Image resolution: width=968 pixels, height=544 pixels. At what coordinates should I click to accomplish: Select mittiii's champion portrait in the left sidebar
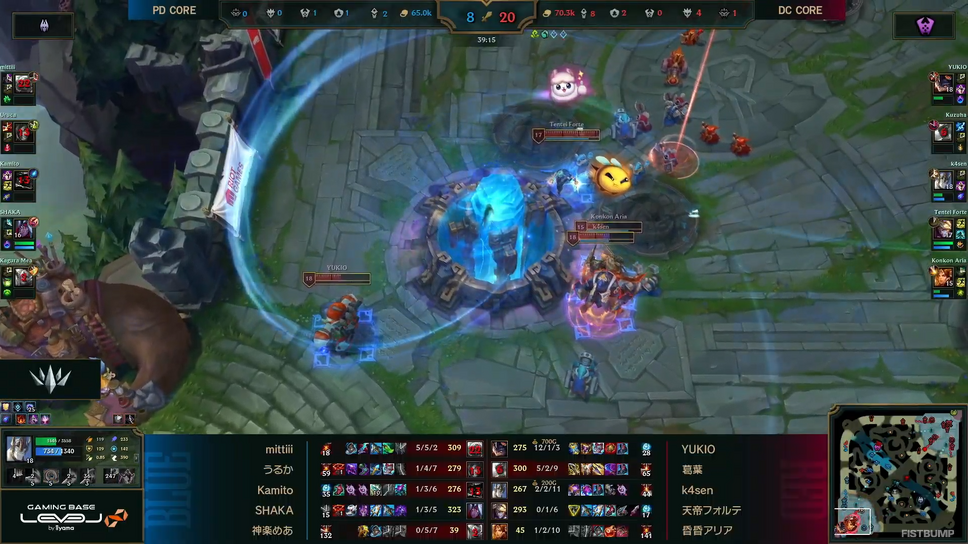(24, 87)
